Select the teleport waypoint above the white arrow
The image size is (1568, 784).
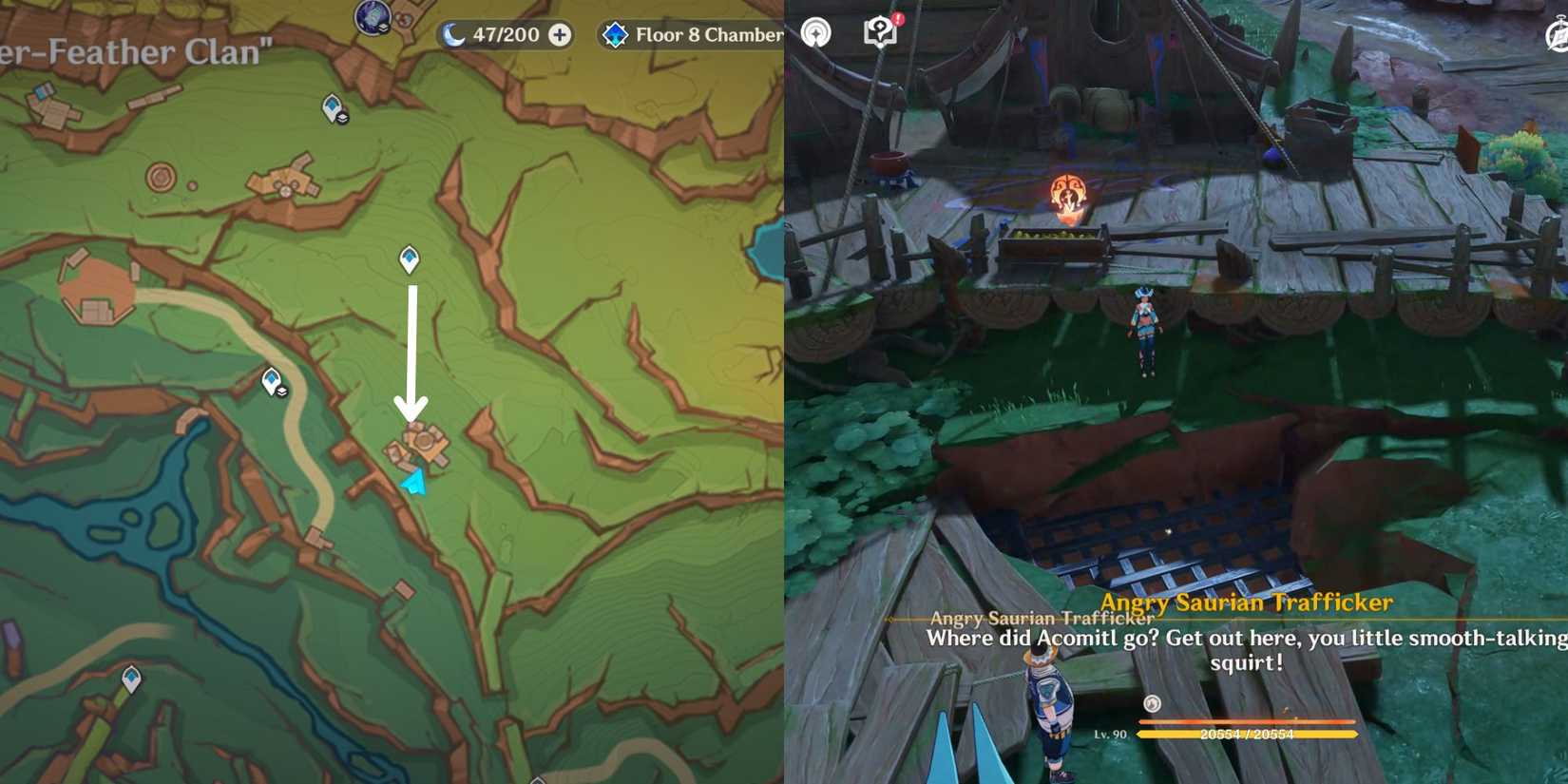tap(409, 257)
